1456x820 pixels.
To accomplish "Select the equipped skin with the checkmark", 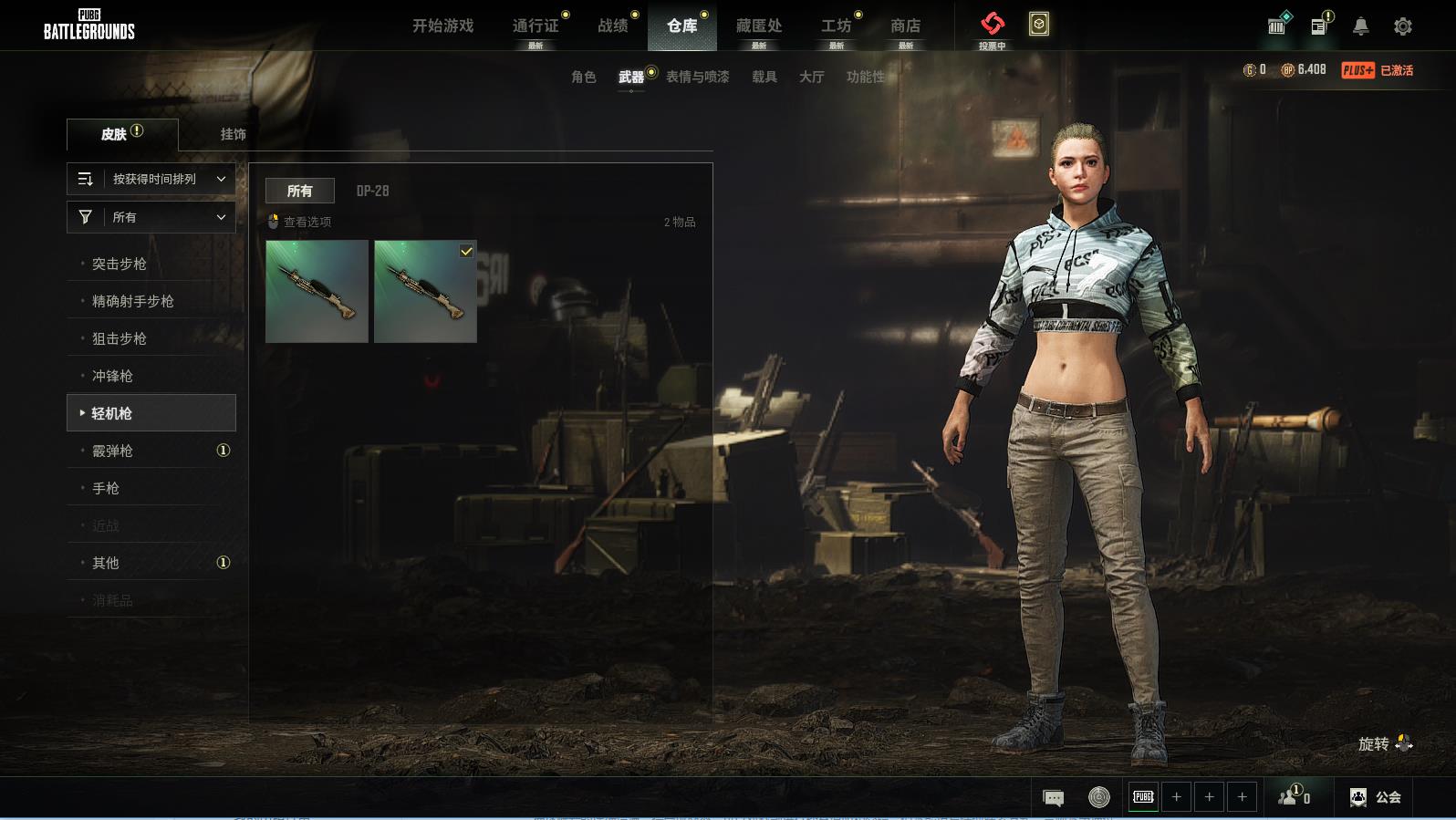I will (425, 292).
